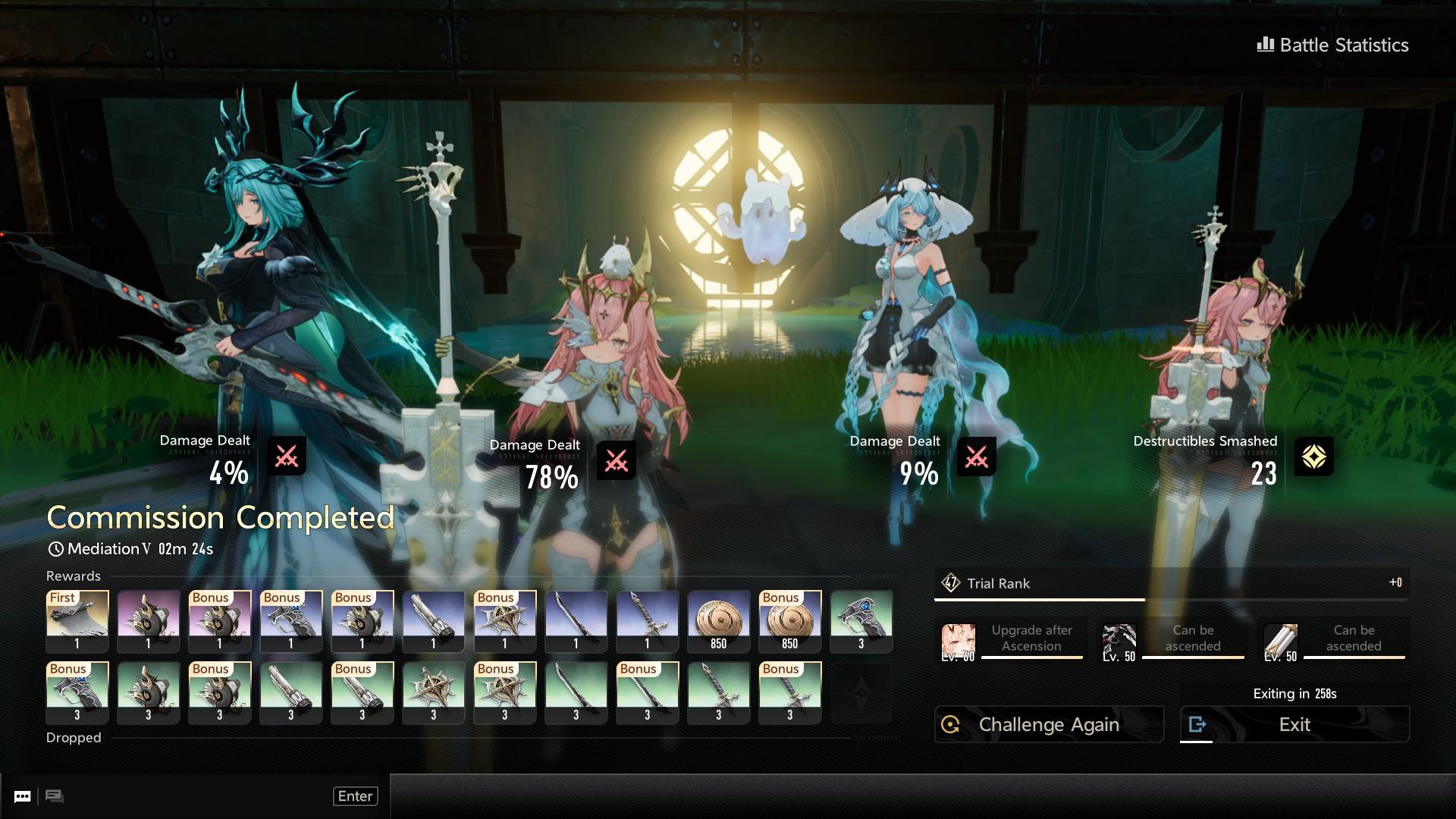The height and width of the screenshot is (819, 1456).
Task: Inspect the purple reward without Bonus tag
Action: (x=149, y=621)
